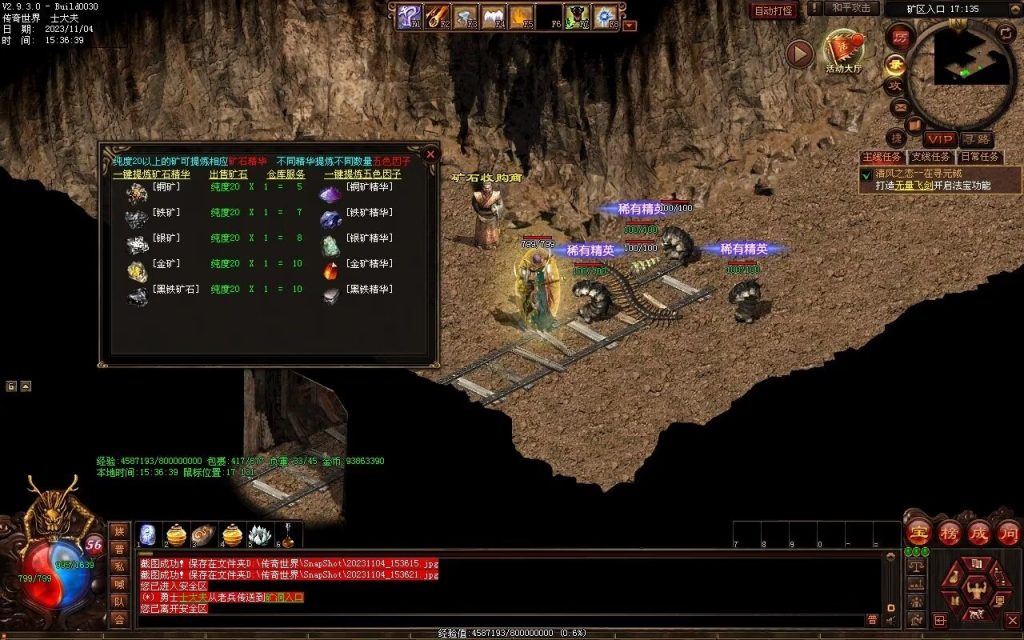The height and width of the screenshot is (640, 1024).
Task: Switch to the 支线任务 quest tab
Action: pyautogui.click(x=930, y=157)
